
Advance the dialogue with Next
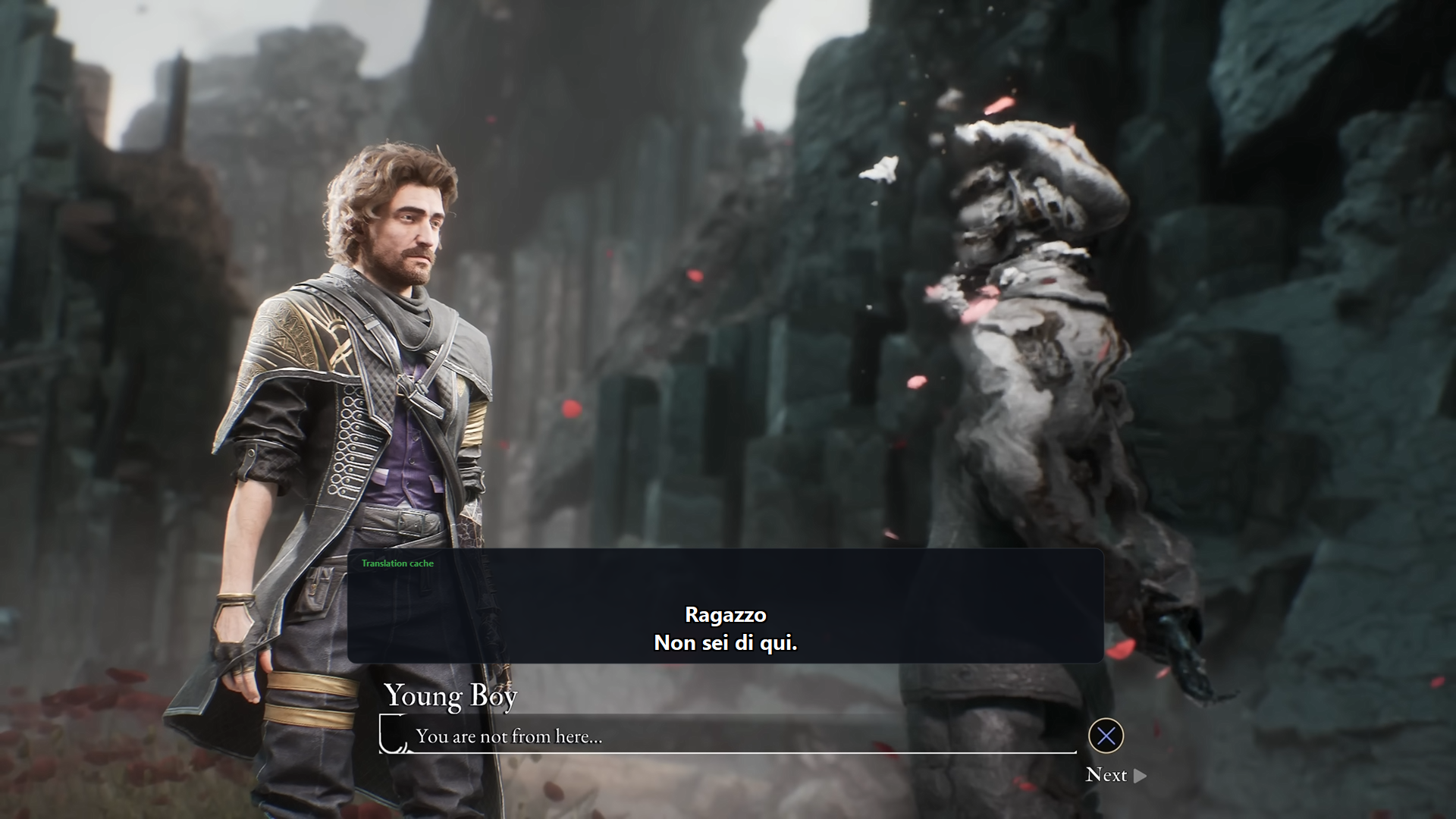click(x=1115, y=775)
